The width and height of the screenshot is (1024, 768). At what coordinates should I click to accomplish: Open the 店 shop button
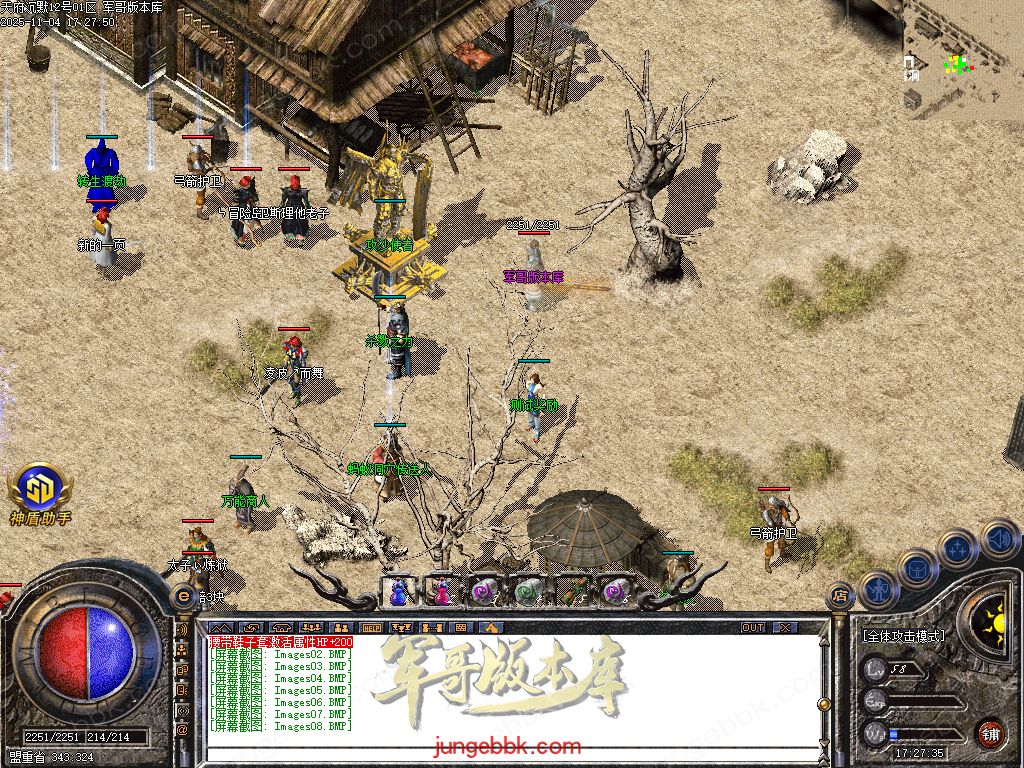pyautogui.click(x=840, y=596)
